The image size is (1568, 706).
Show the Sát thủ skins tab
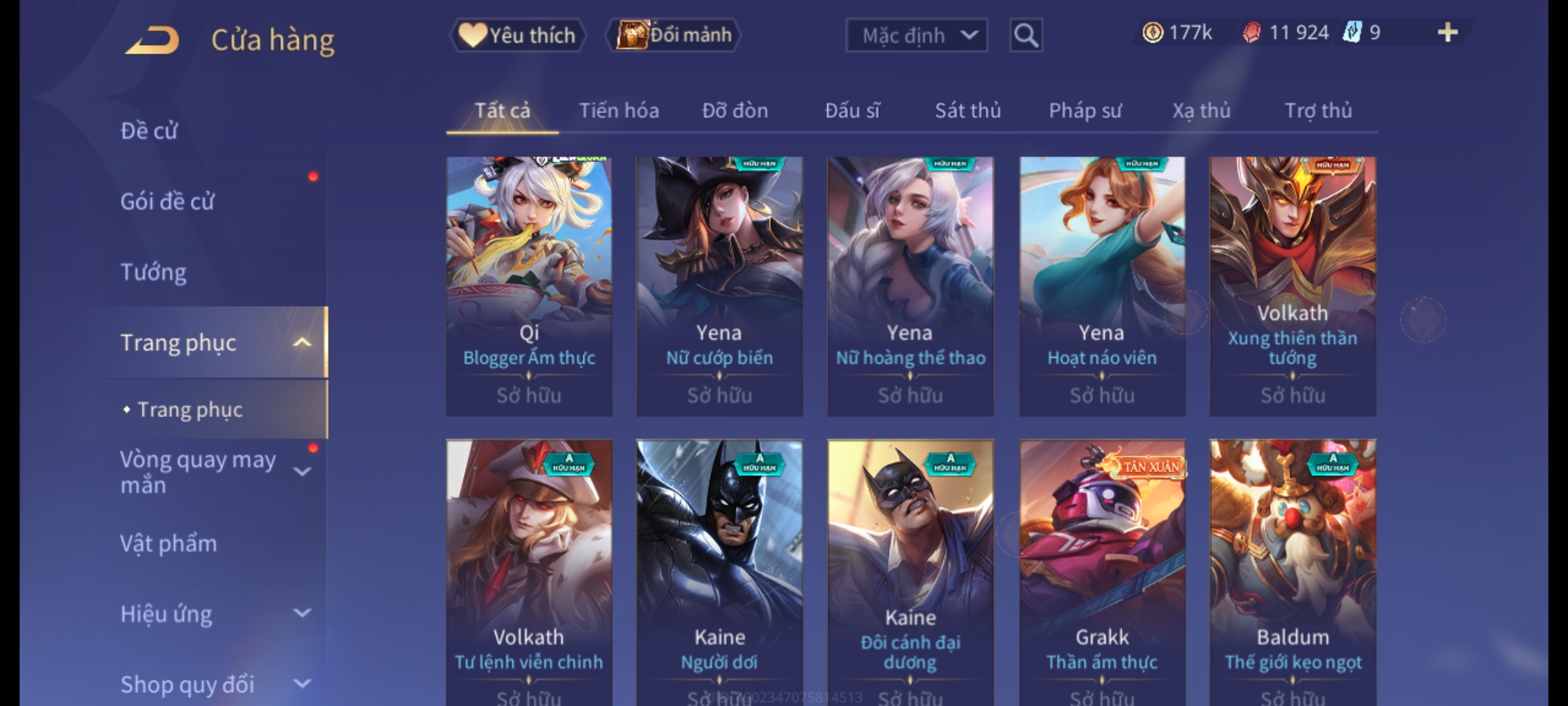(x=968, y=110)
